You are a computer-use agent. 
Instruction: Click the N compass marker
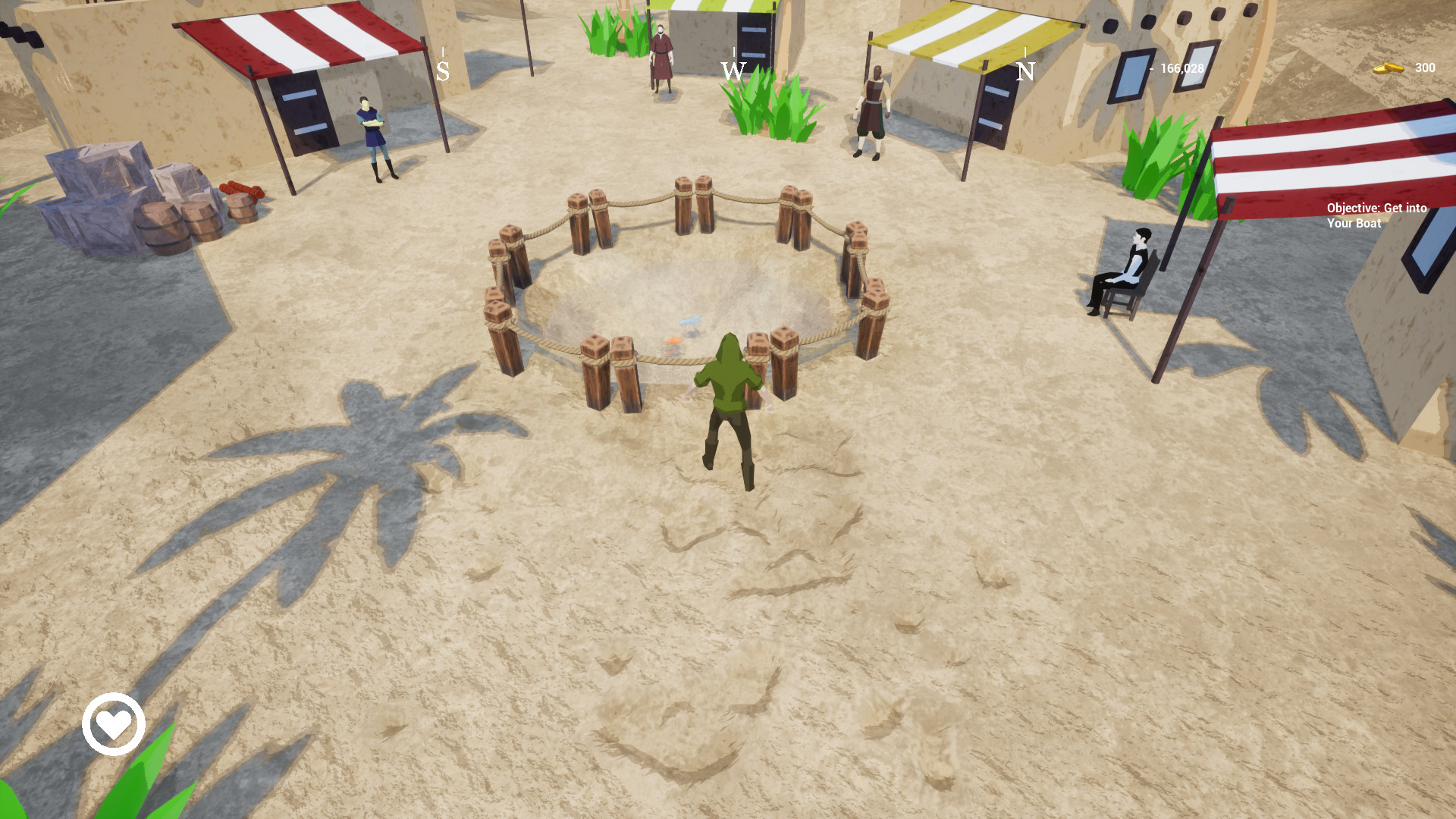pos(1025,72)
